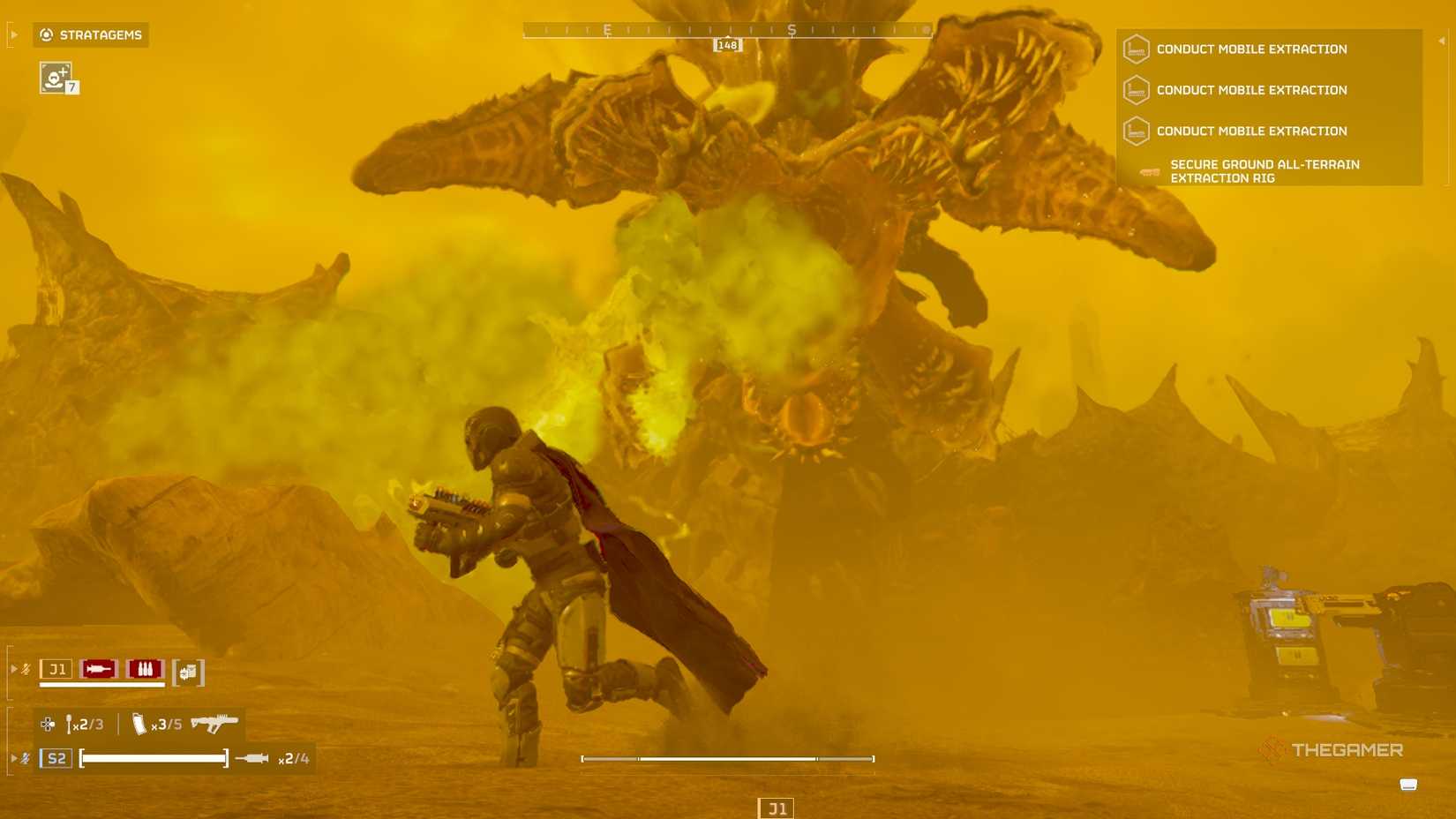Toggle the D-pad indicator near grenade count
This screenshot has height=819, width=1456.
click(46, 723)
